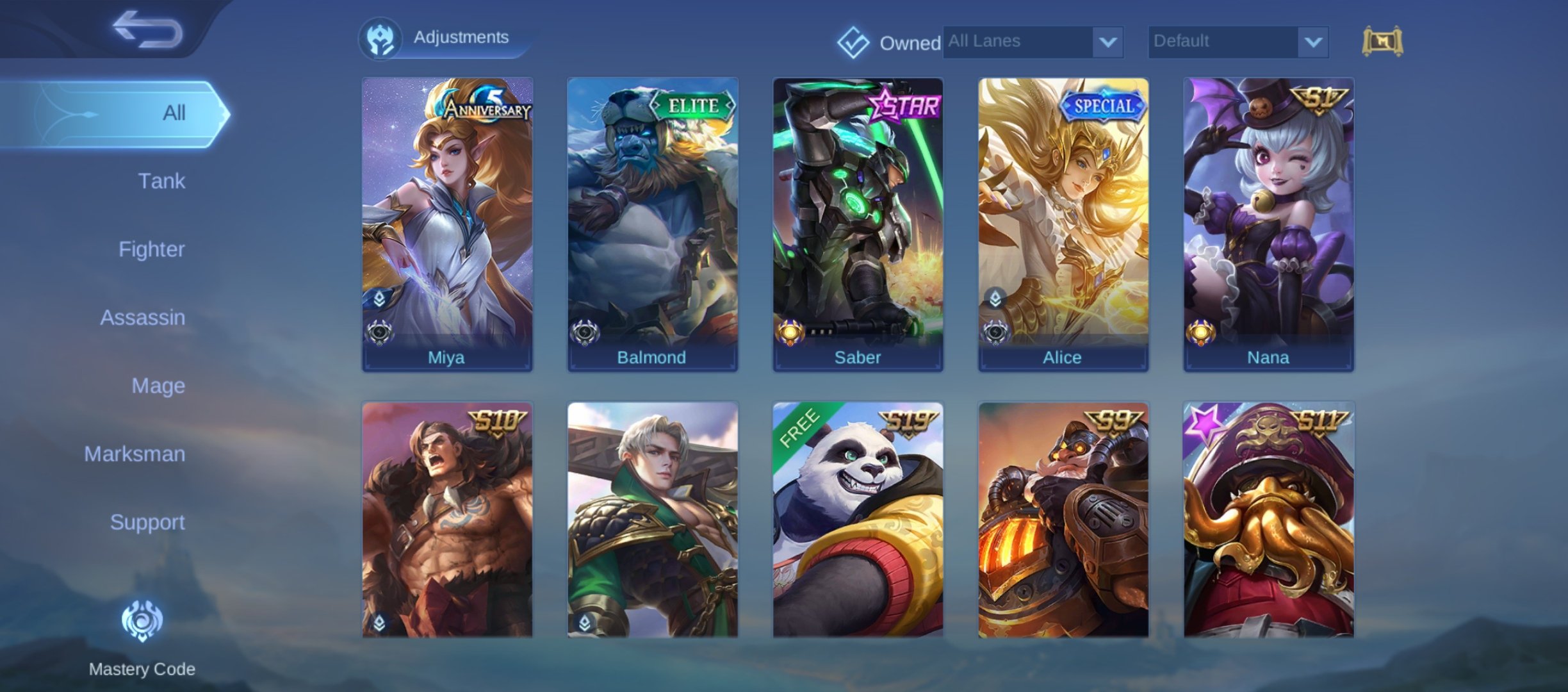Click the golden scroll icon

[1382, 42]
